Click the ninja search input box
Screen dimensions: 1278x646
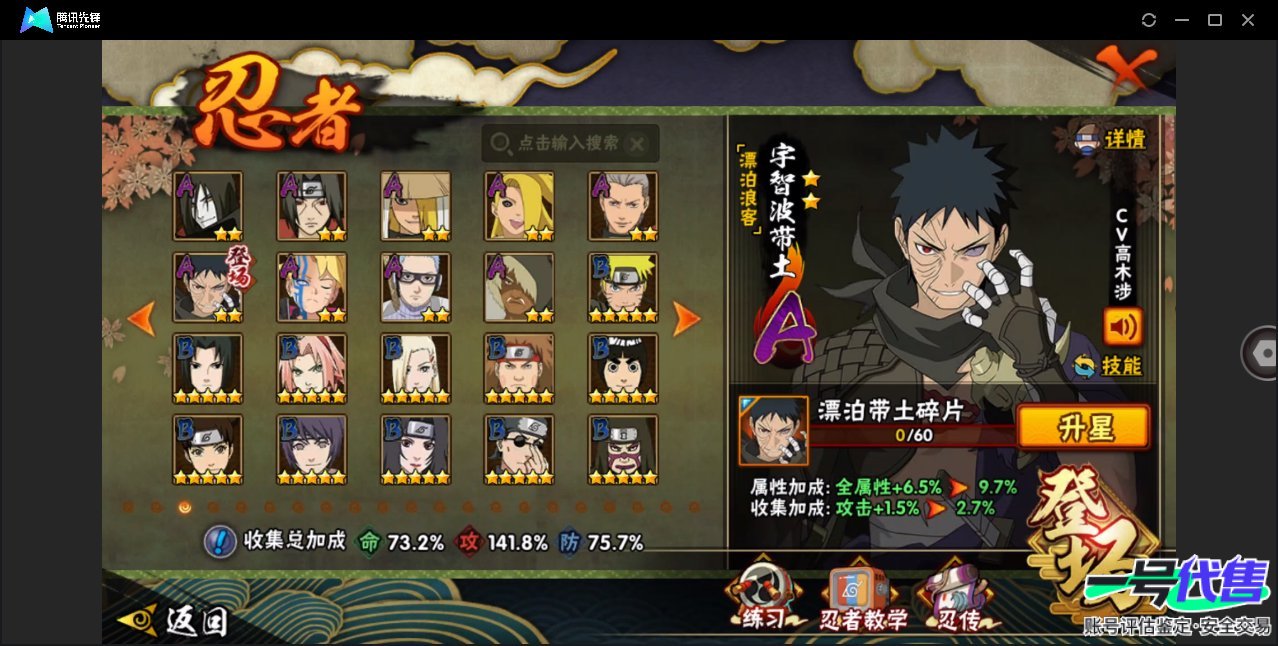(x=570, y=144)
